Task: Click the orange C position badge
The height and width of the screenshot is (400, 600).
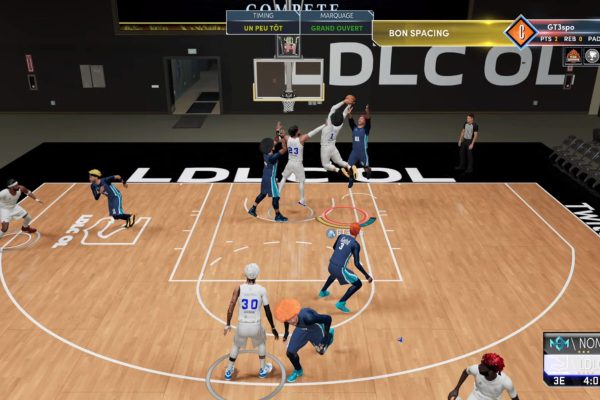Action: point(520,32)
